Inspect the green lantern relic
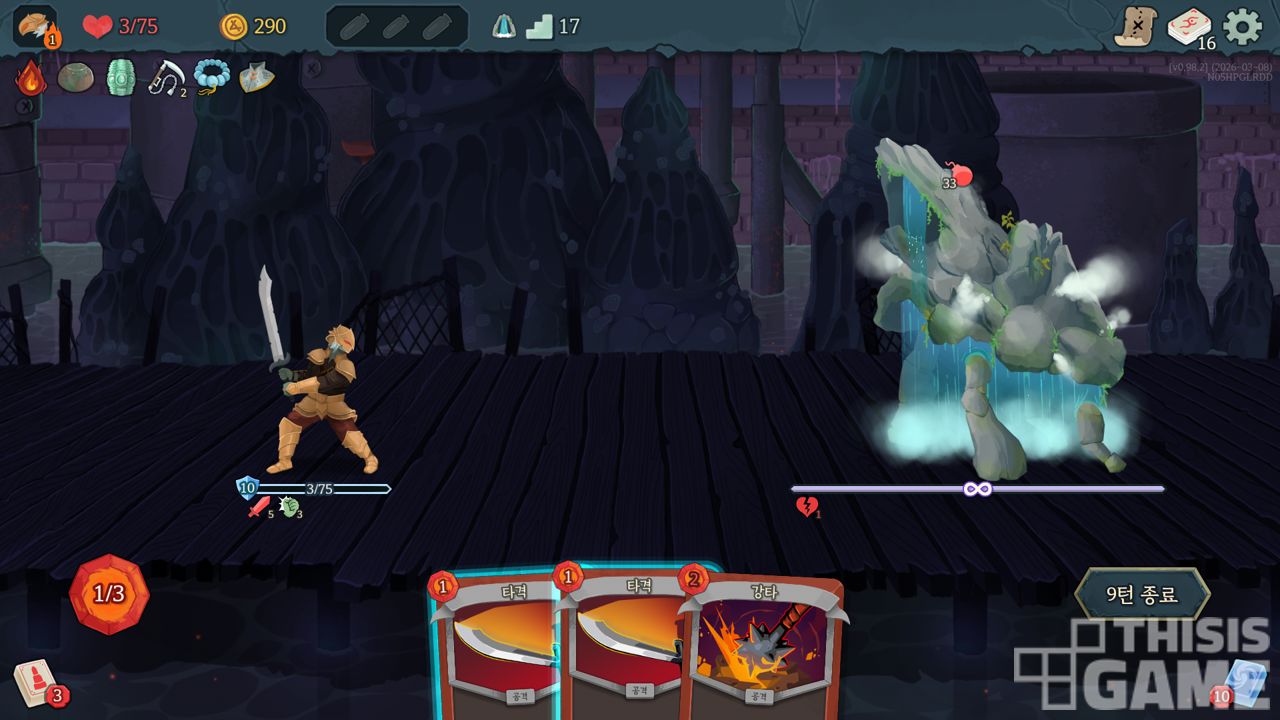The image size is (1280, 720). click(121, 77)
